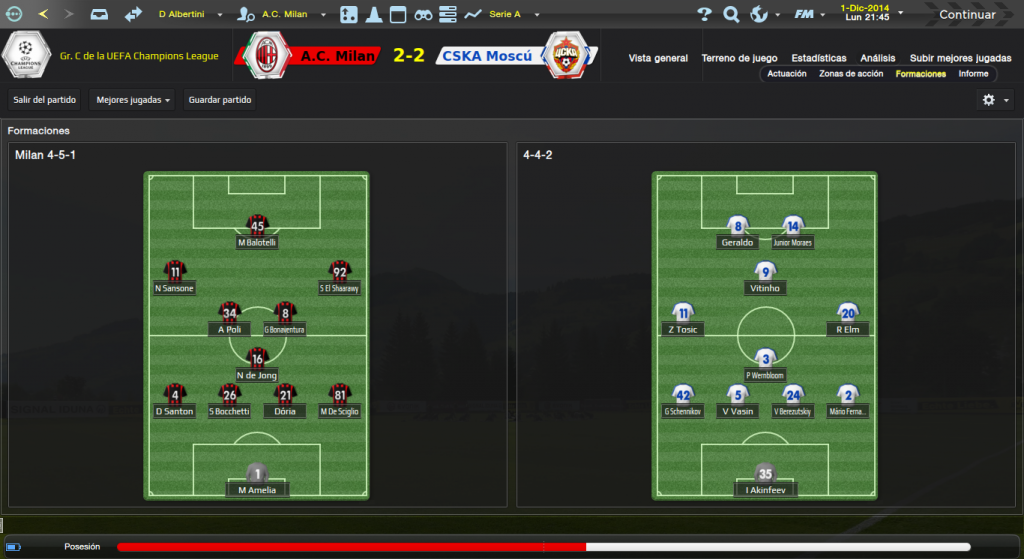
Task: Click the Continuar button
Action: [x=966, y=15]
